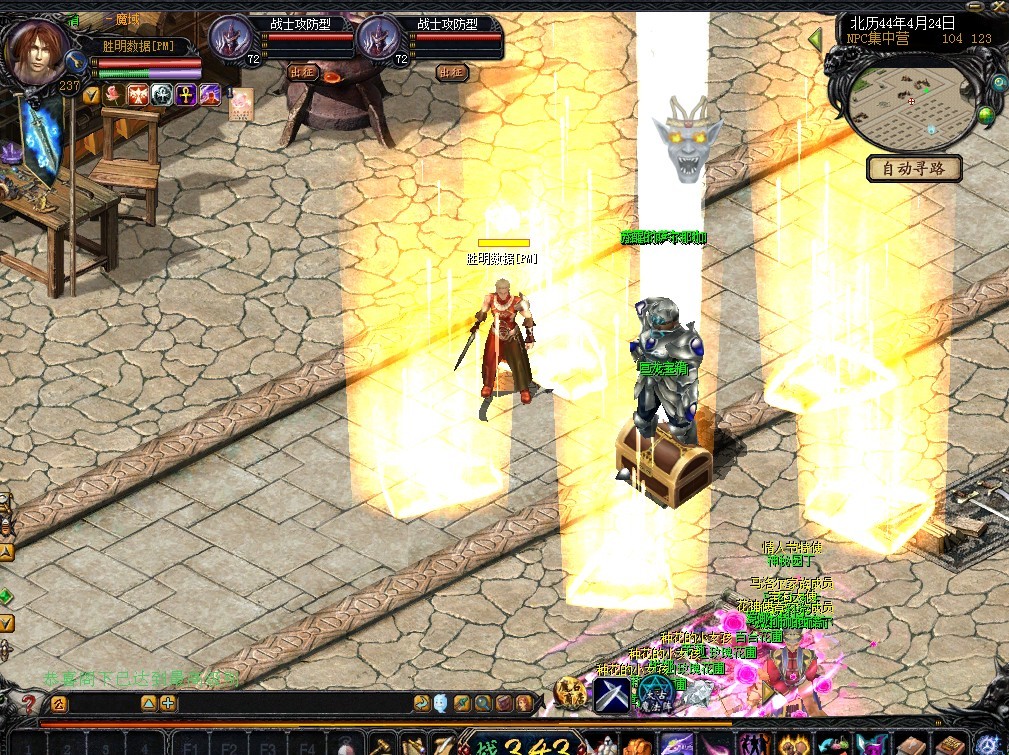Screen dimensions: 1009x755
Task: Send out the second 战士攻防型 pet with 出征
Action: tap(450, 72)
